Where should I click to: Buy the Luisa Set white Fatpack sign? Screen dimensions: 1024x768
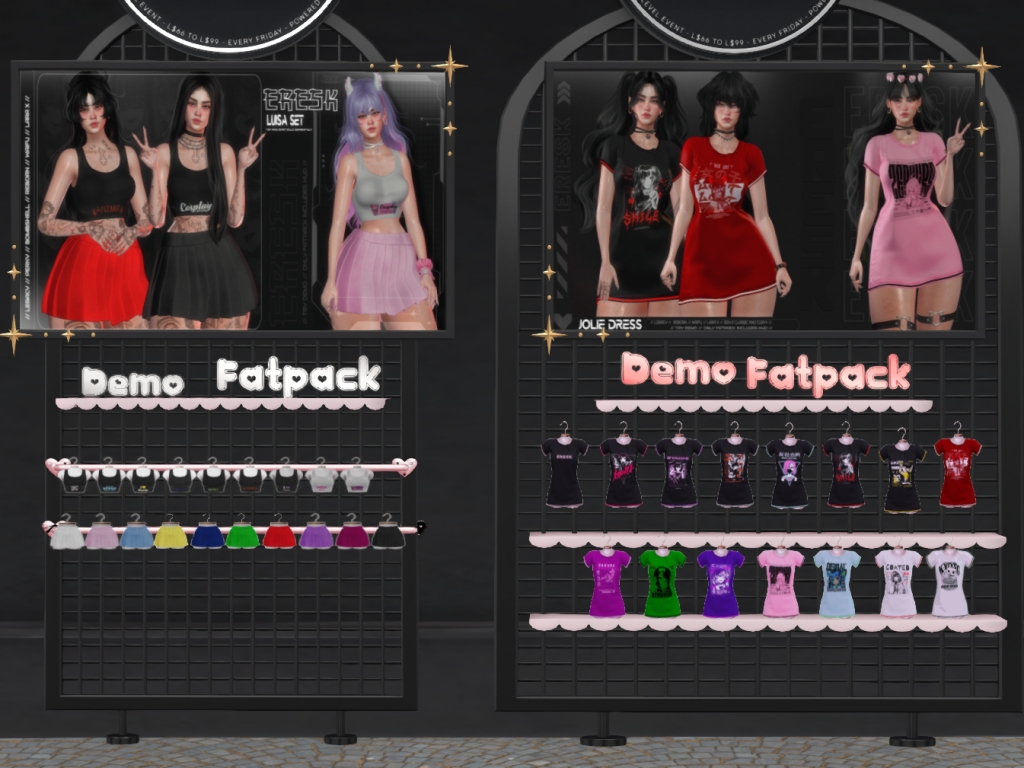298,377
